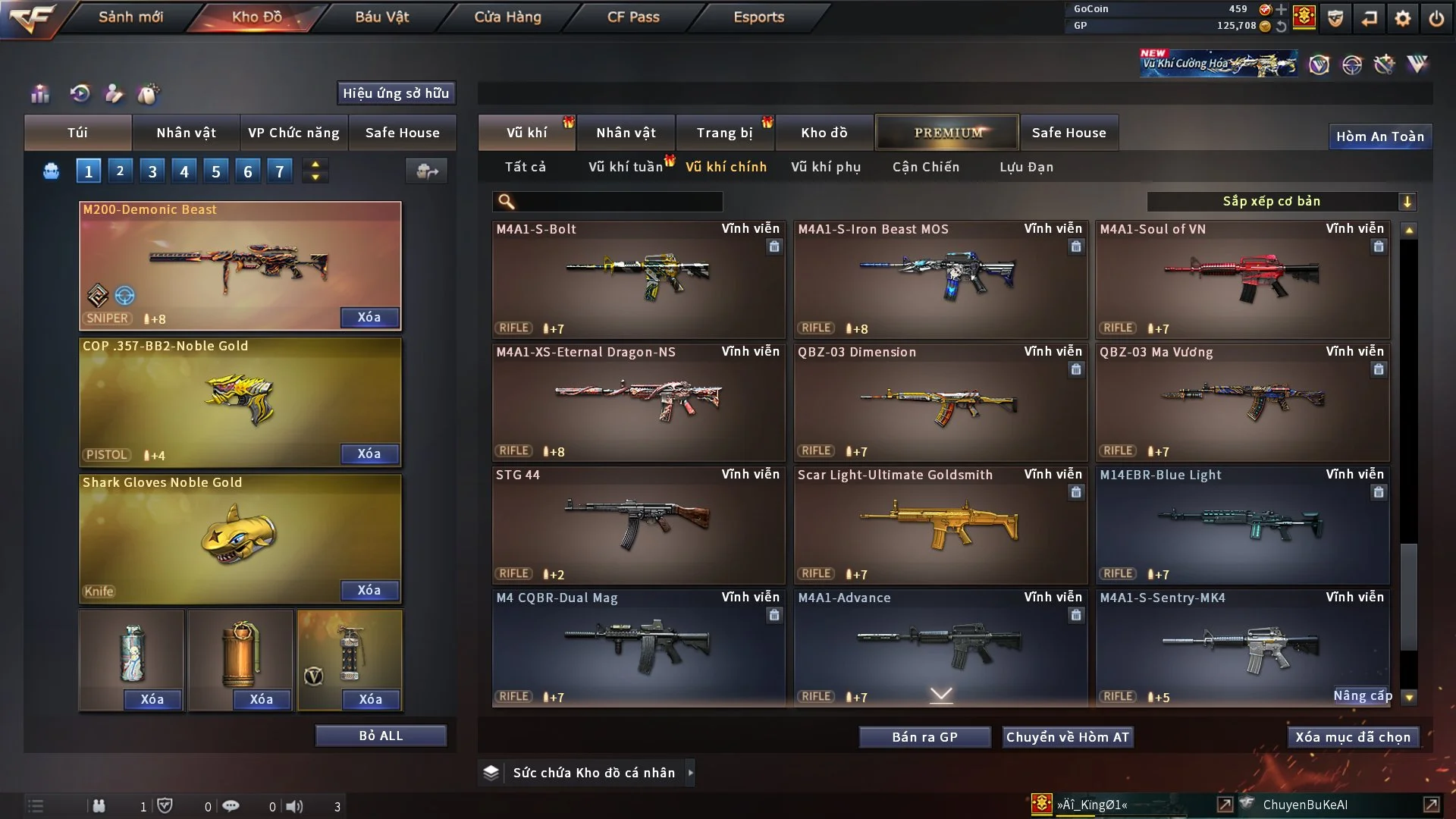Show the Cận Chiến melee category
1456x819 pixels.
point(926,167)
